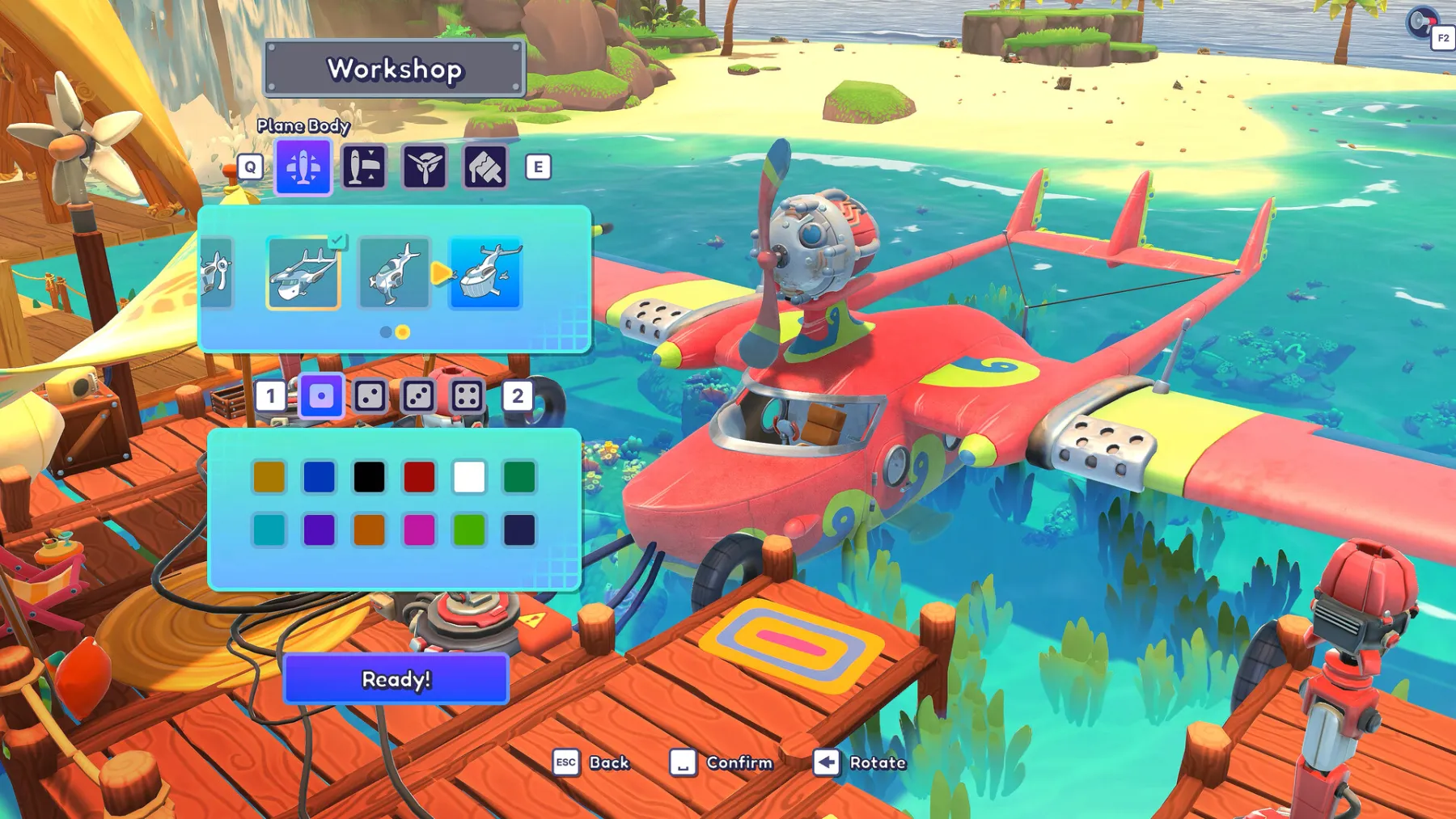Open the tail and wings customization category

[x=366, y=167]
